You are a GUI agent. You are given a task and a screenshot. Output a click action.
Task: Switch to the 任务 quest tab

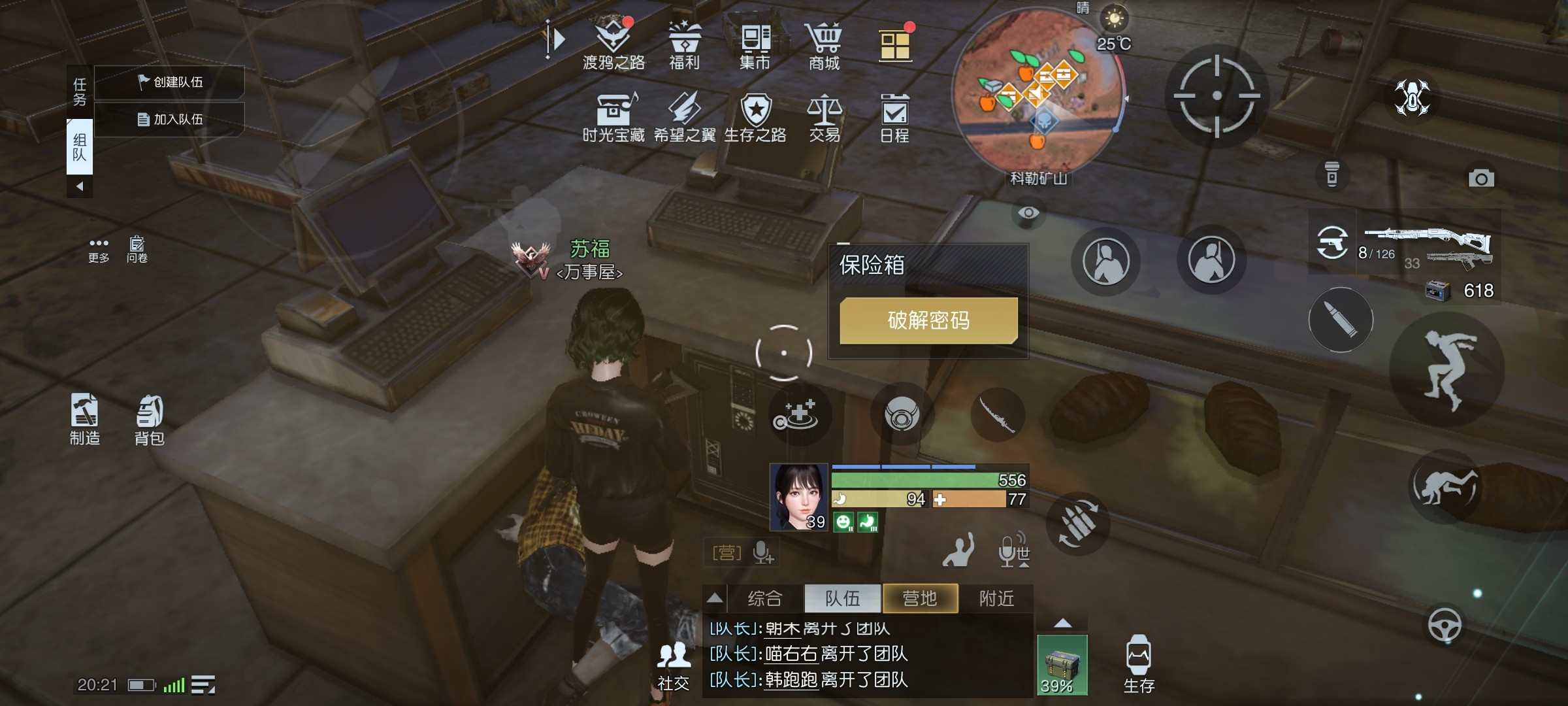click(x=80, y=92)
